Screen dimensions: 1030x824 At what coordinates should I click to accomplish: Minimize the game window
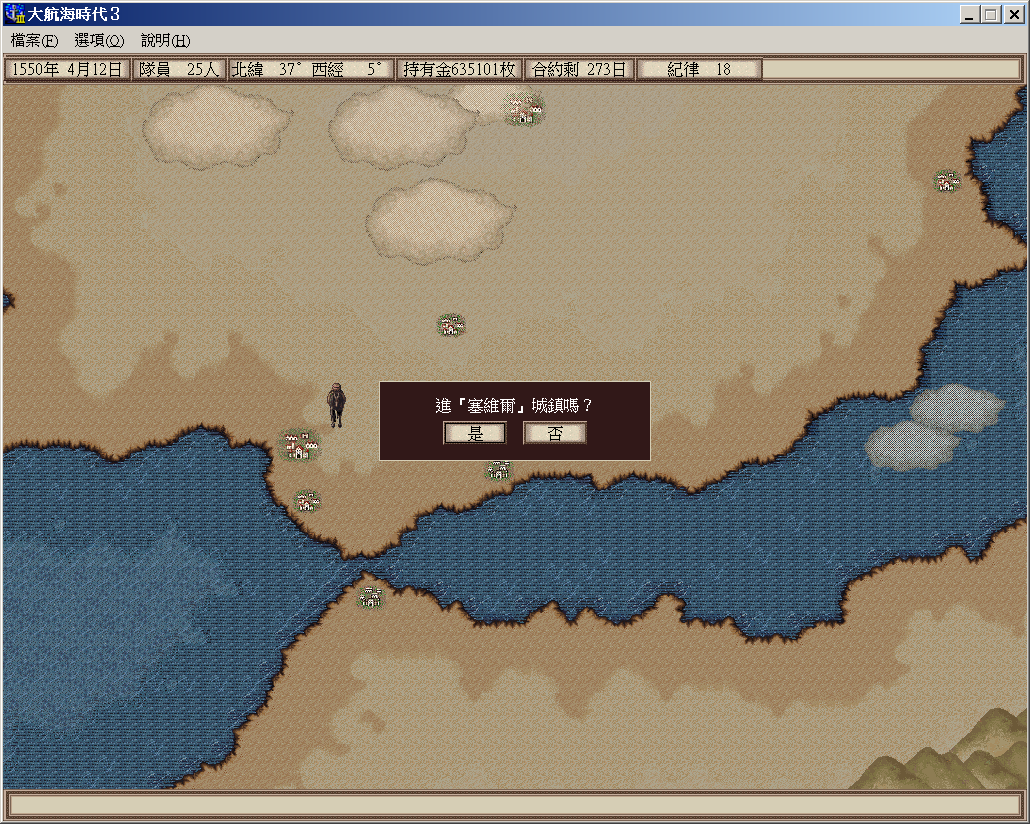[x=970, y=15]
